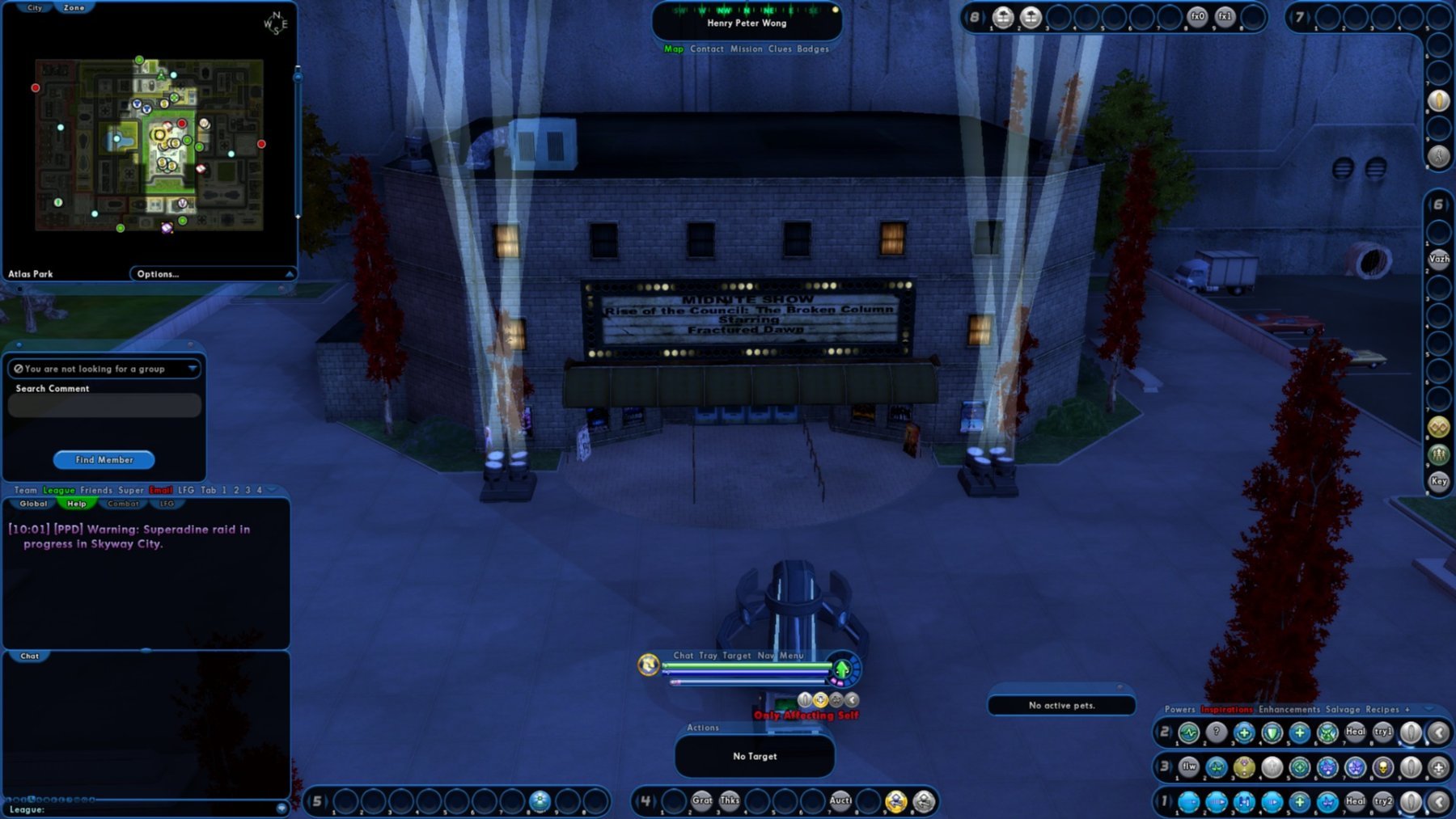Open the looking-for-group status dropdown
1456x819 pixels.
[192, 369]
